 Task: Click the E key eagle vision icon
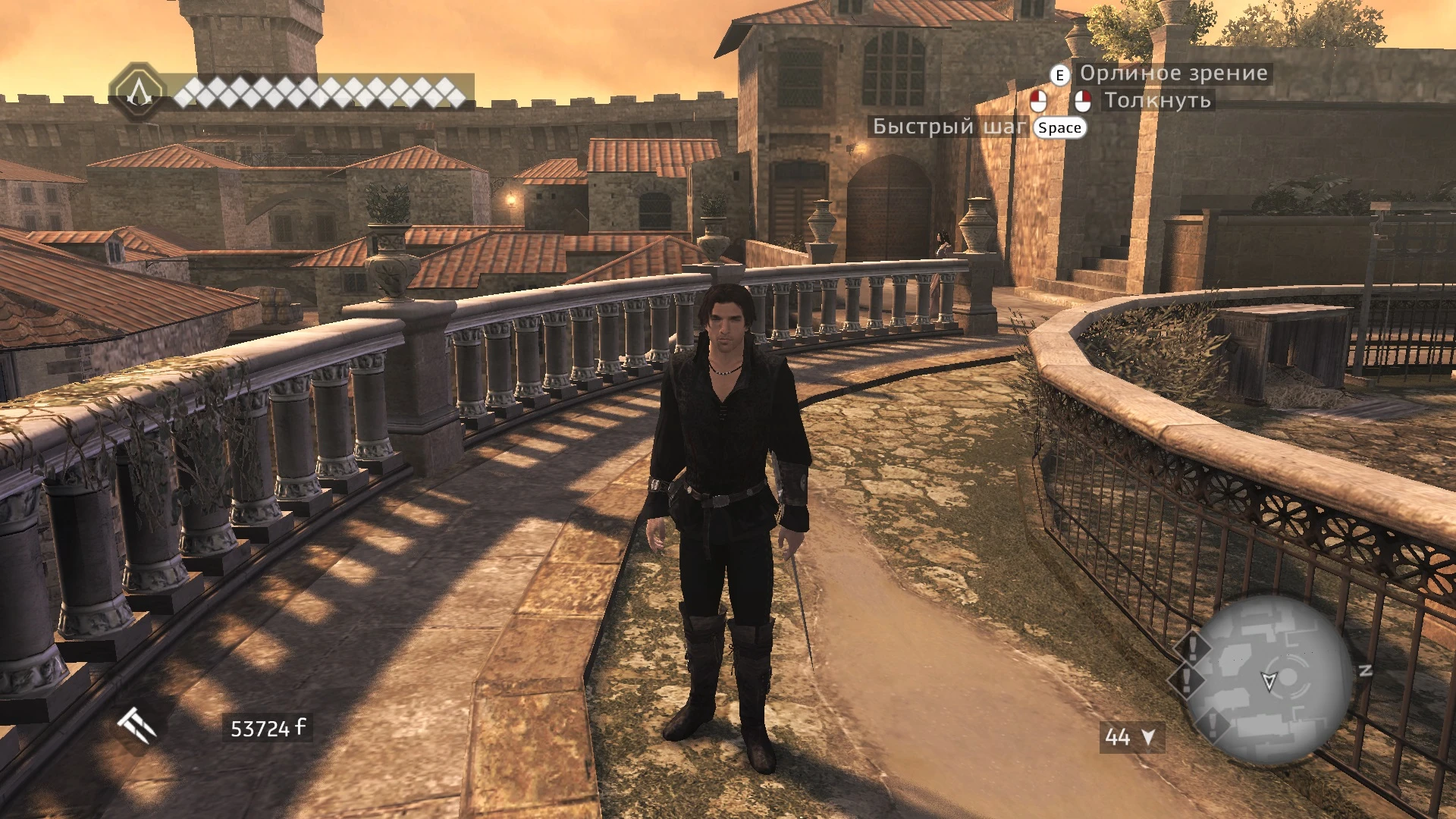(x=1059, y=74)
